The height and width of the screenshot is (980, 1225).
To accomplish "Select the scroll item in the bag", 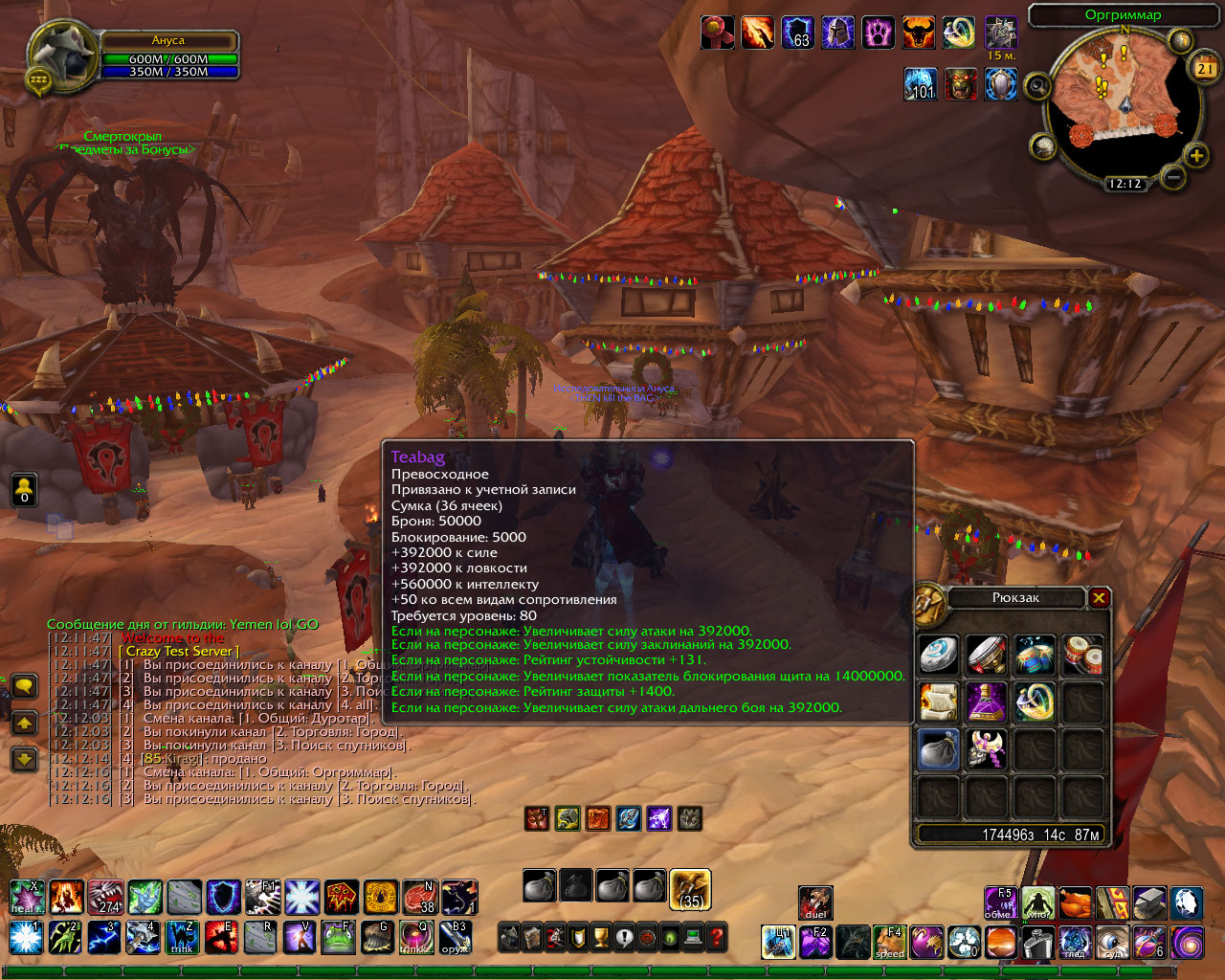I will tap(938, 702).
